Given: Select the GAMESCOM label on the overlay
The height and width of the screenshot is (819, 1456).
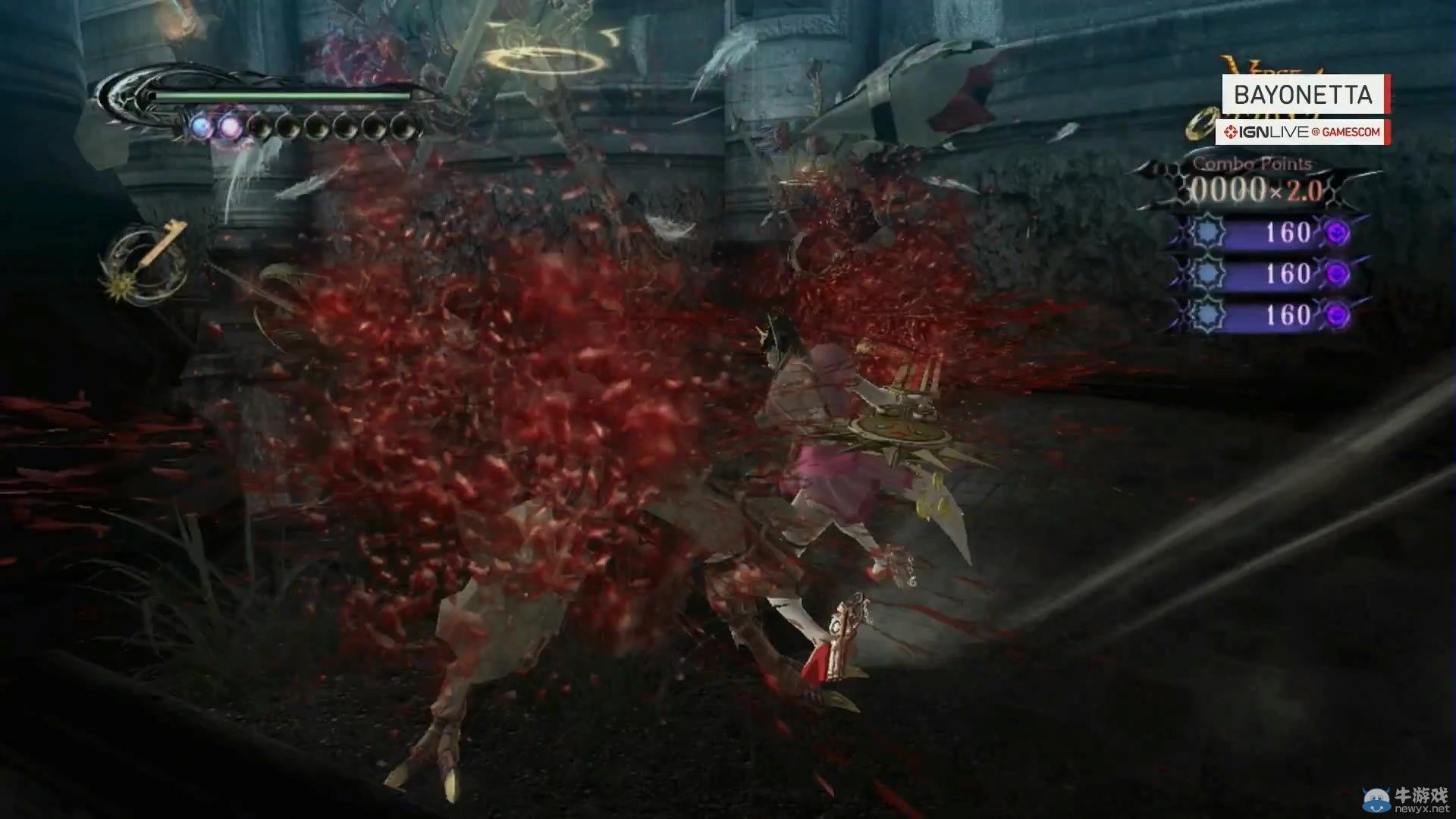Looking at the screenshot, I should click(x=1351, y=130).
